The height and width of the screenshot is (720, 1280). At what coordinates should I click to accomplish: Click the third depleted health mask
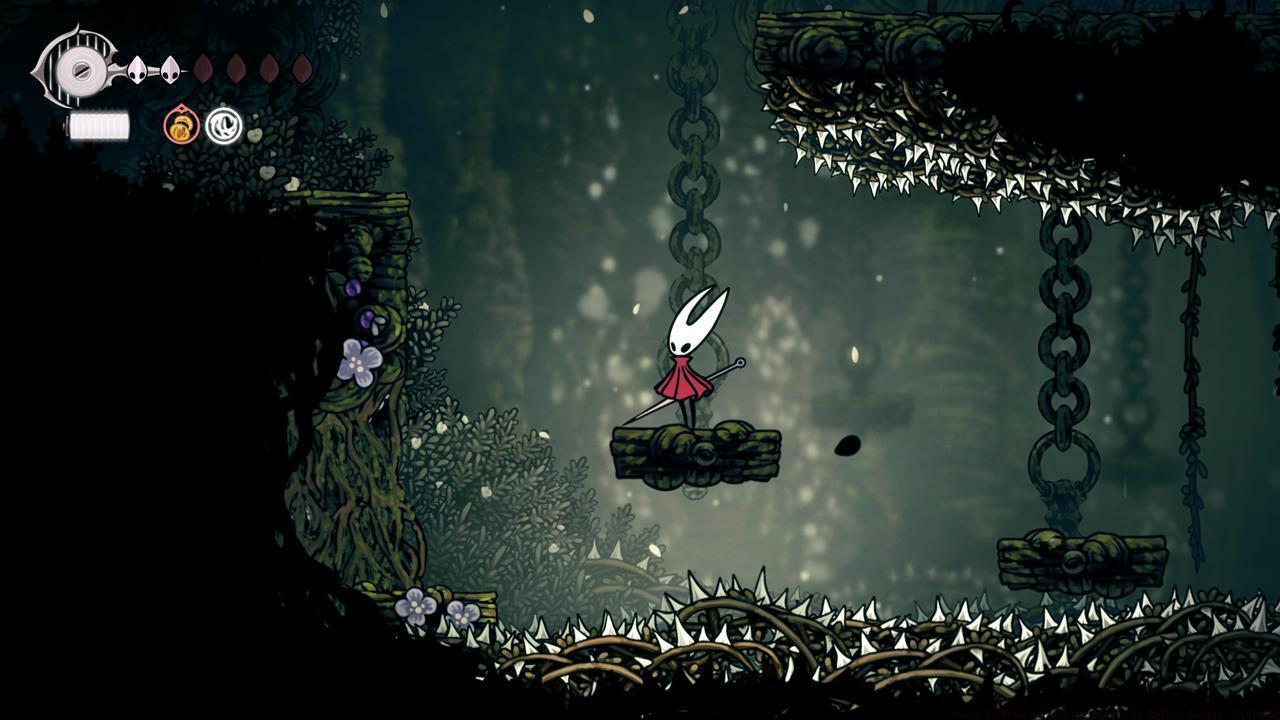(x=269, y=68)
